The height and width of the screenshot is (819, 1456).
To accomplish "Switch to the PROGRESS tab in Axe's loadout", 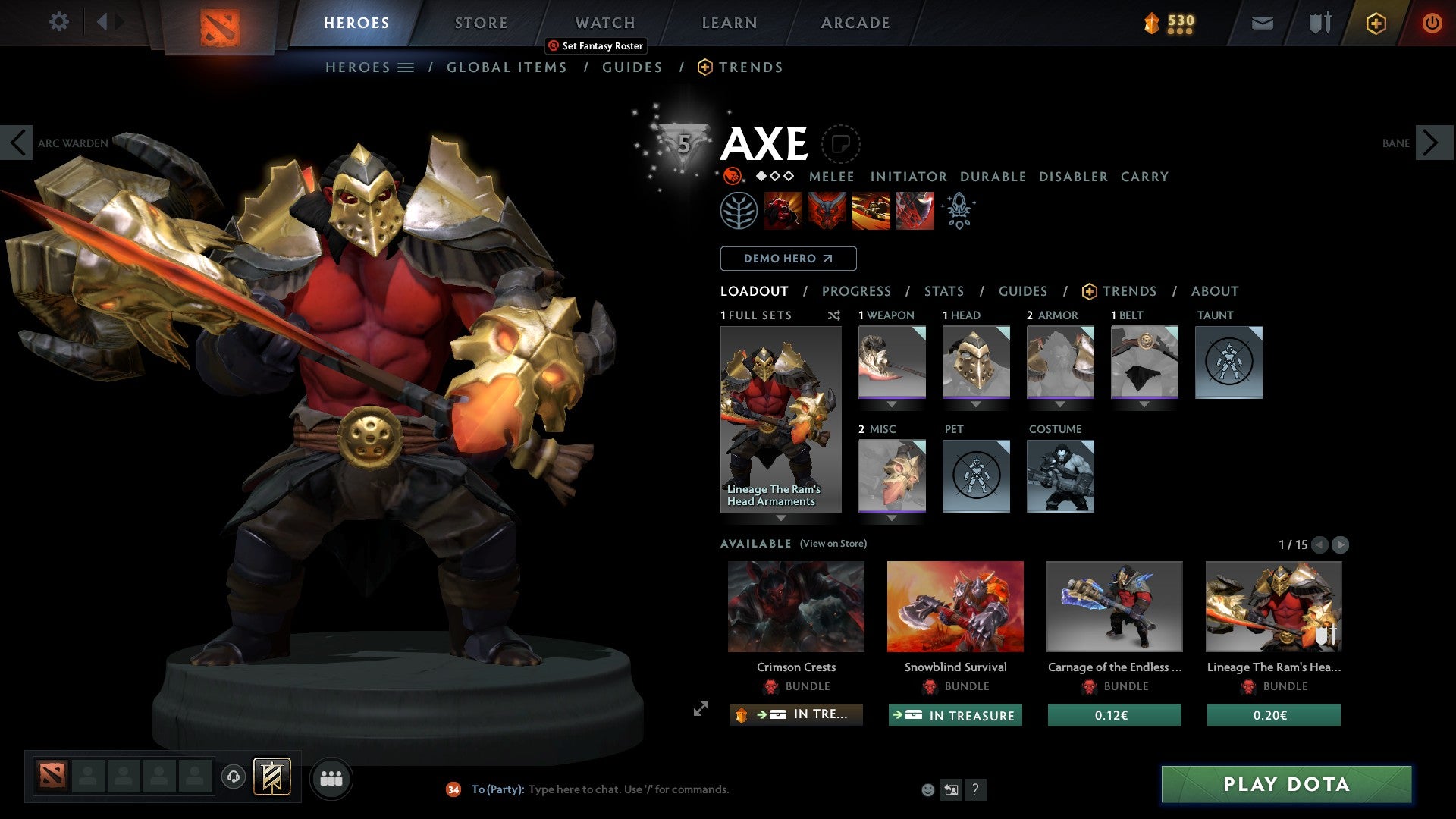I will pos(857,291).
